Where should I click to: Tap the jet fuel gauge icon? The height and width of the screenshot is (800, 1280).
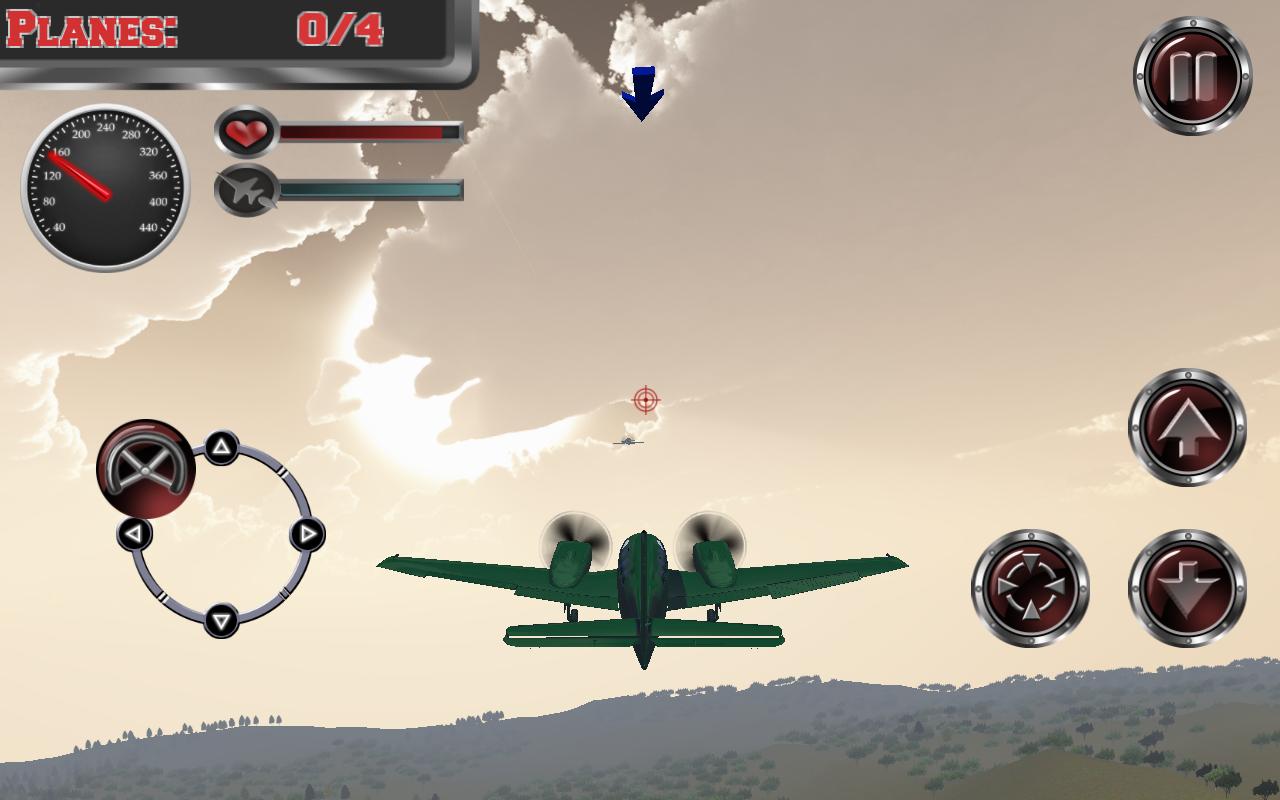coord(246,190)
